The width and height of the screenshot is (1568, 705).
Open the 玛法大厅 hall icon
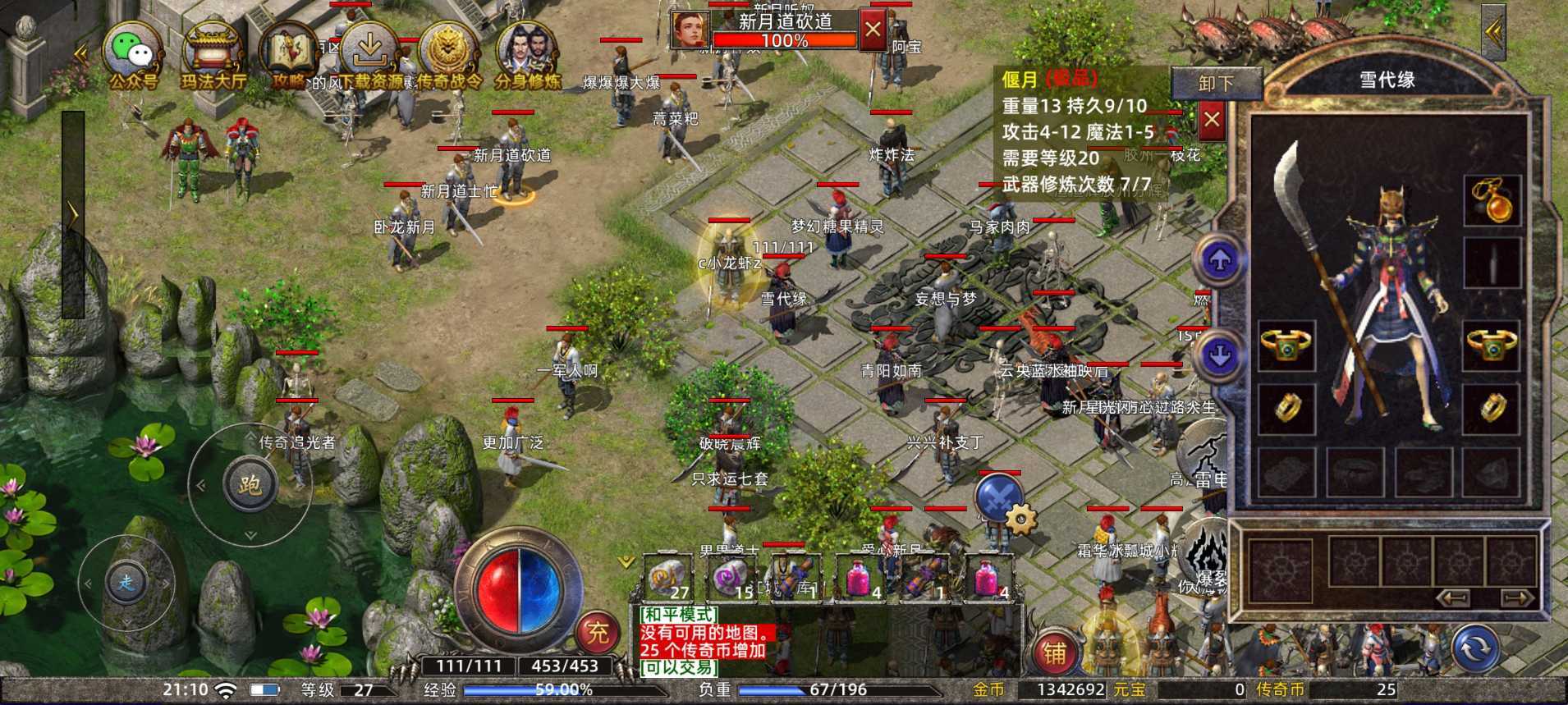tap(212, 55)
